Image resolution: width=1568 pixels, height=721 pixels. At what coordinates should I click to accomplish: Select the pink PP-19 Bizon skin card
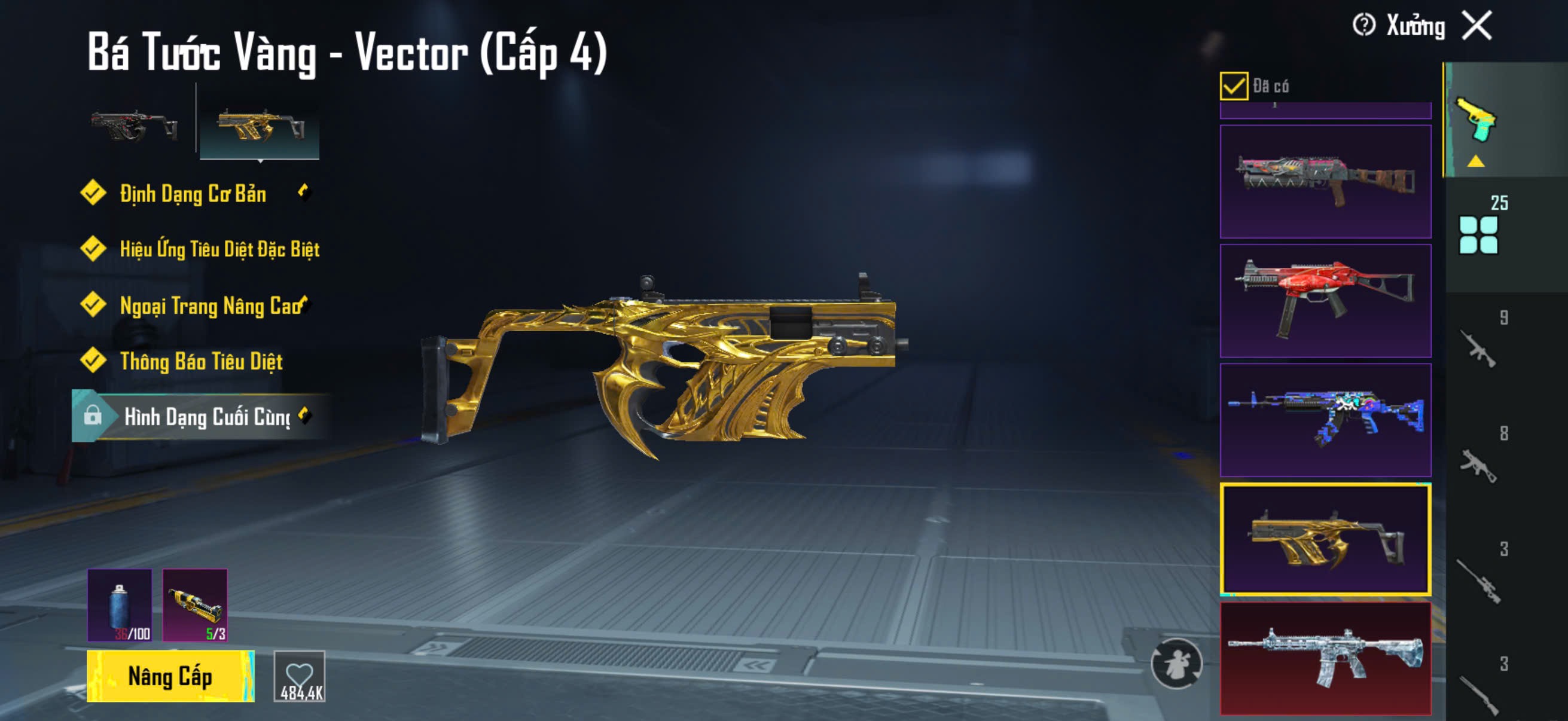click(1325, 181)
